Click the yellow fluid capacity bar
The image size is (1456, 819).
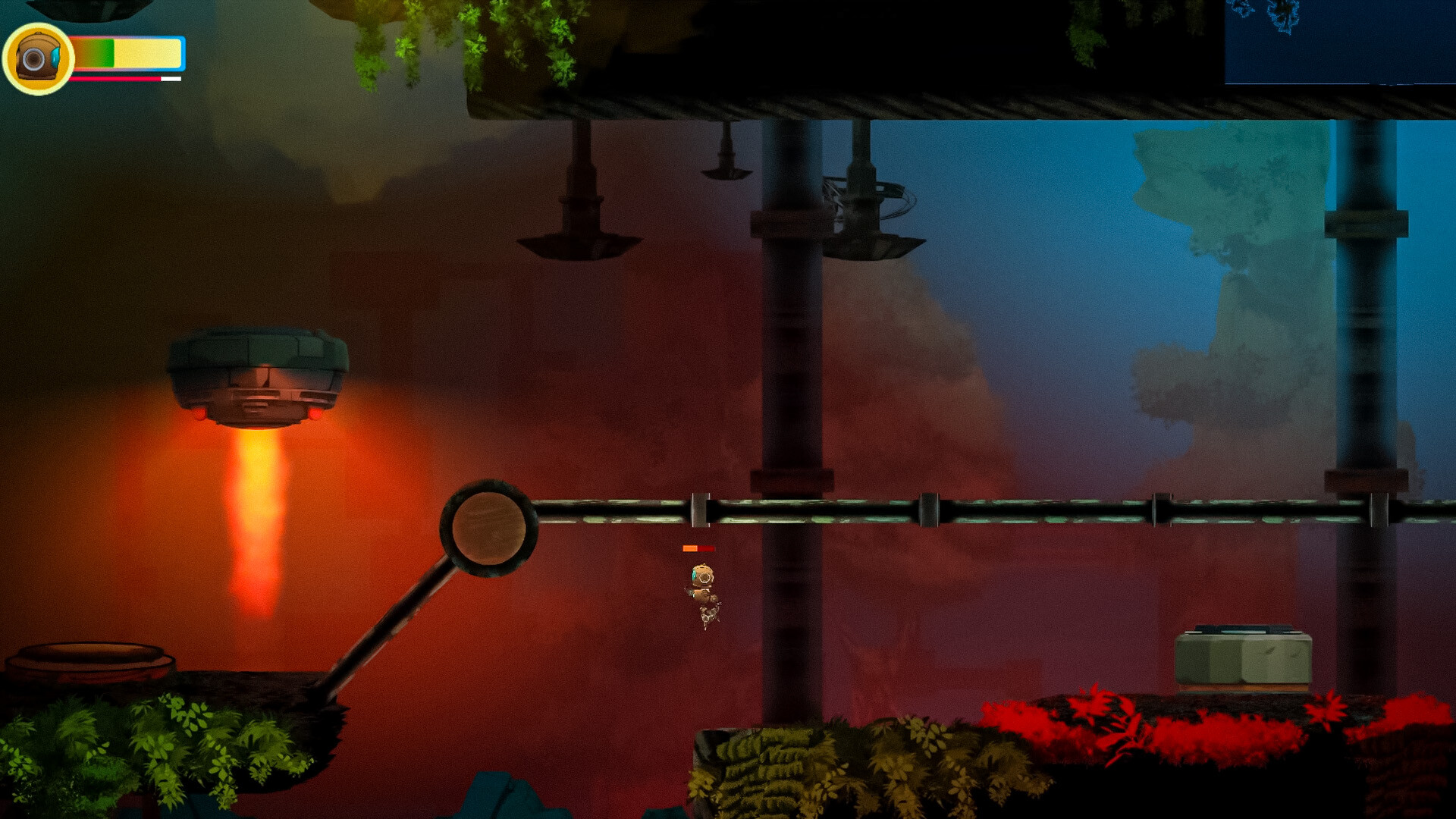pyautogui.click(x=144, y=52)
